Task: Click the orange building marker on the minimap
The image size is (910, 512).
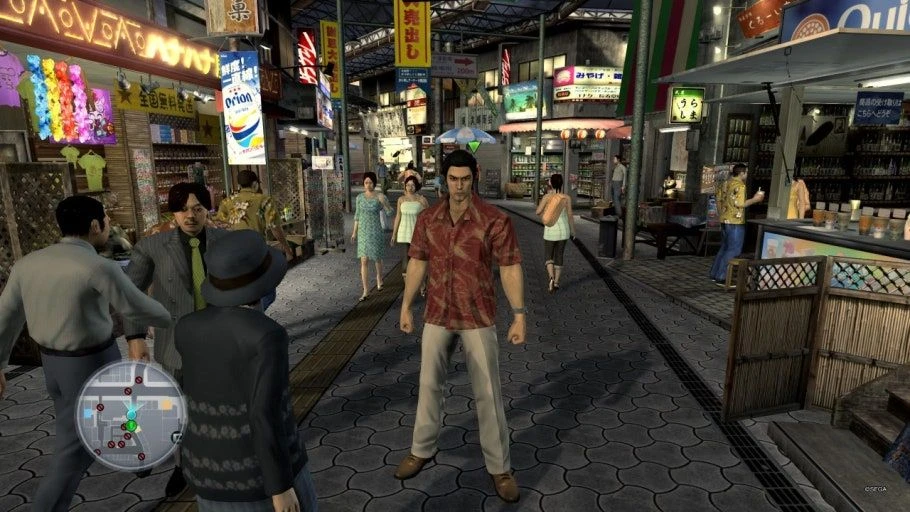Action: (166, 404)
